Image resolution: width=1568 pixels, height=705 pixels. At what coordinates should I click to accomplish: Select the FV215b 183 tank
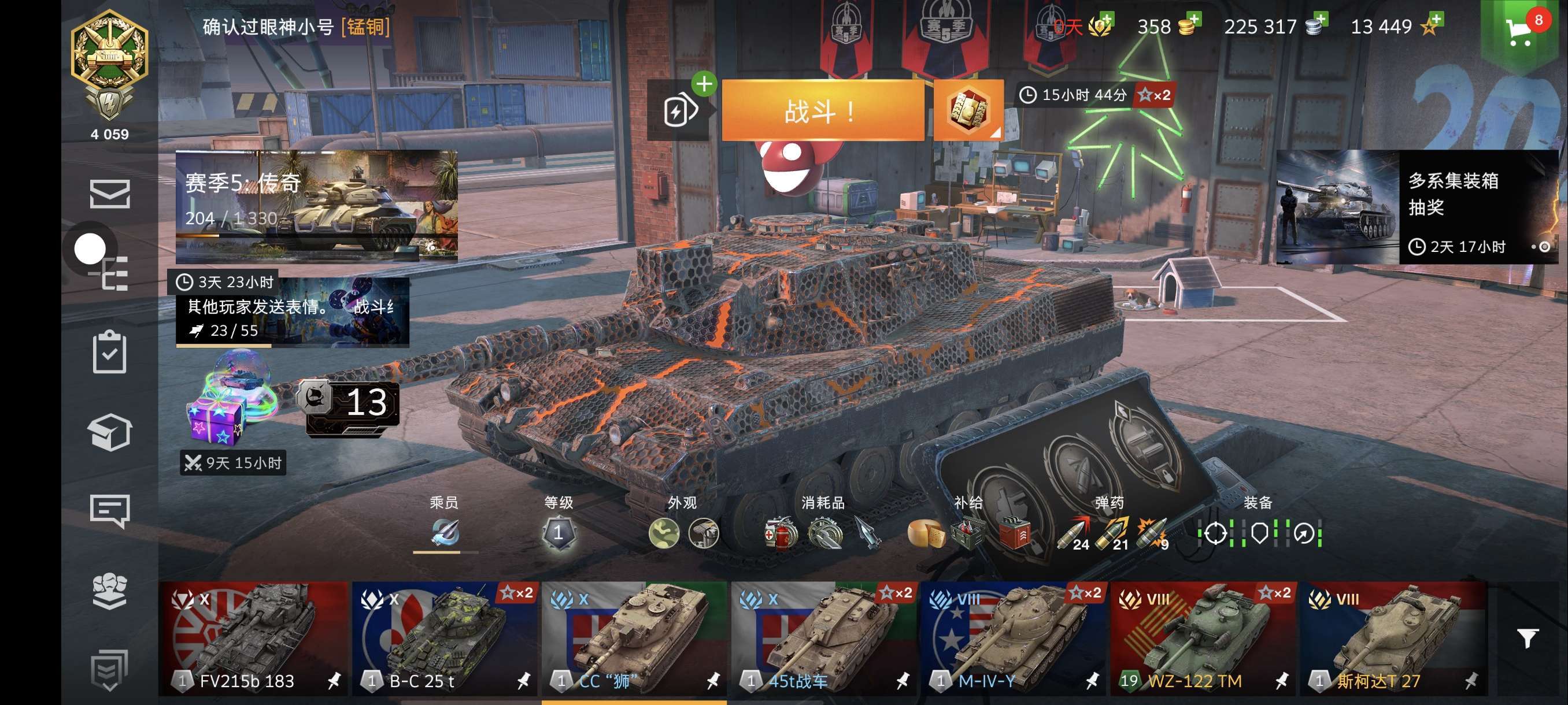coord(253,637)
